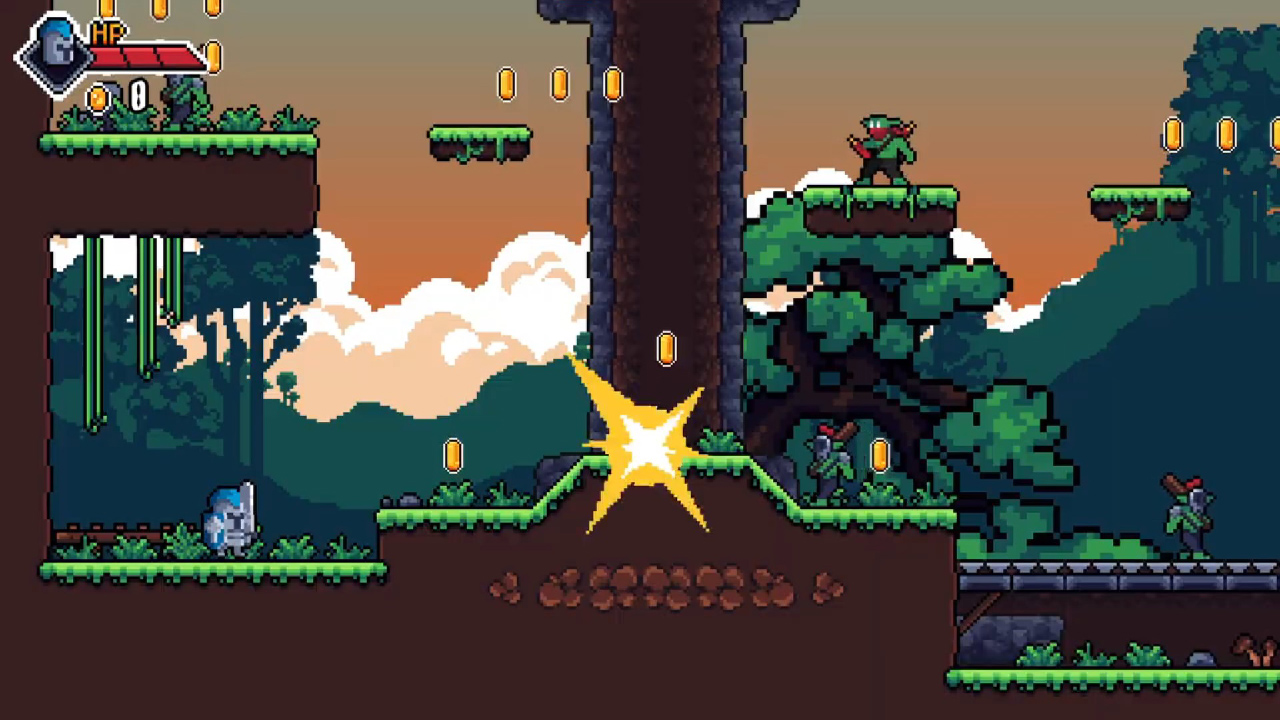This screenshot has height=720, width=1280.
Task: Click the coin above the left grassy slope
Action: 455,455
